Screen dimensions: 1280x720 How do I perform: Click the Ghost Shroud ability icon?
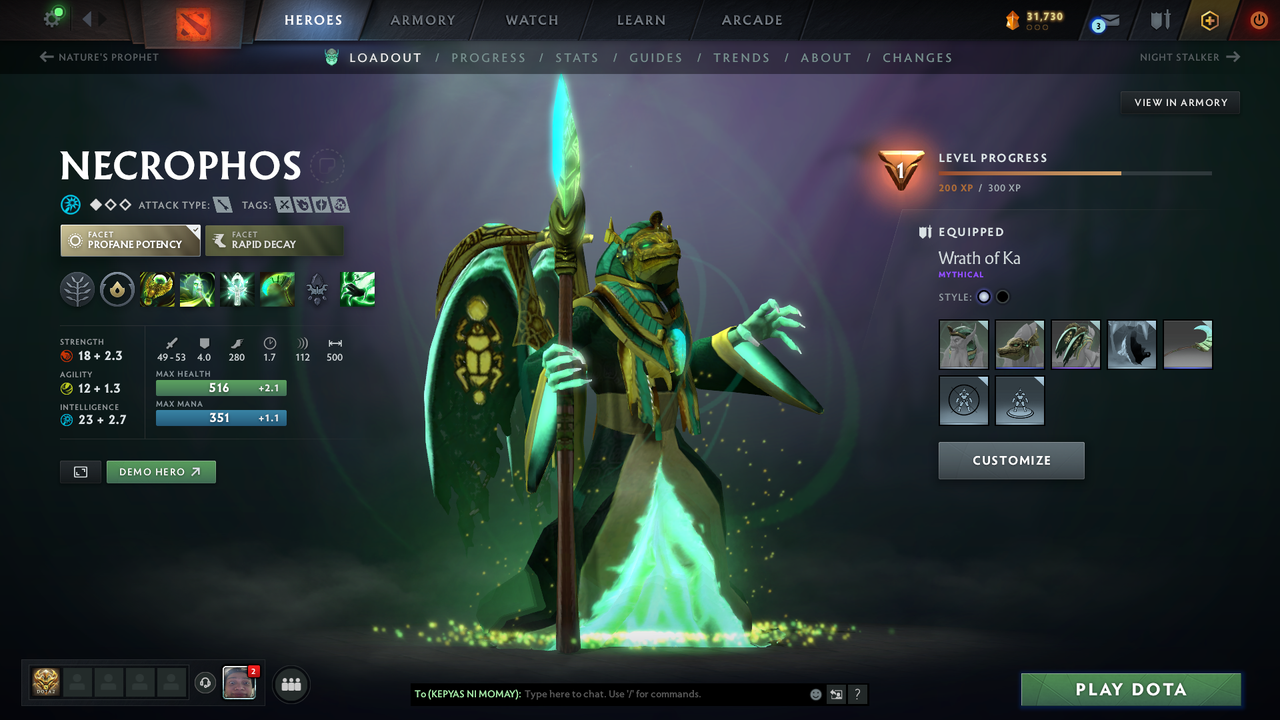(x=197, y=289)
